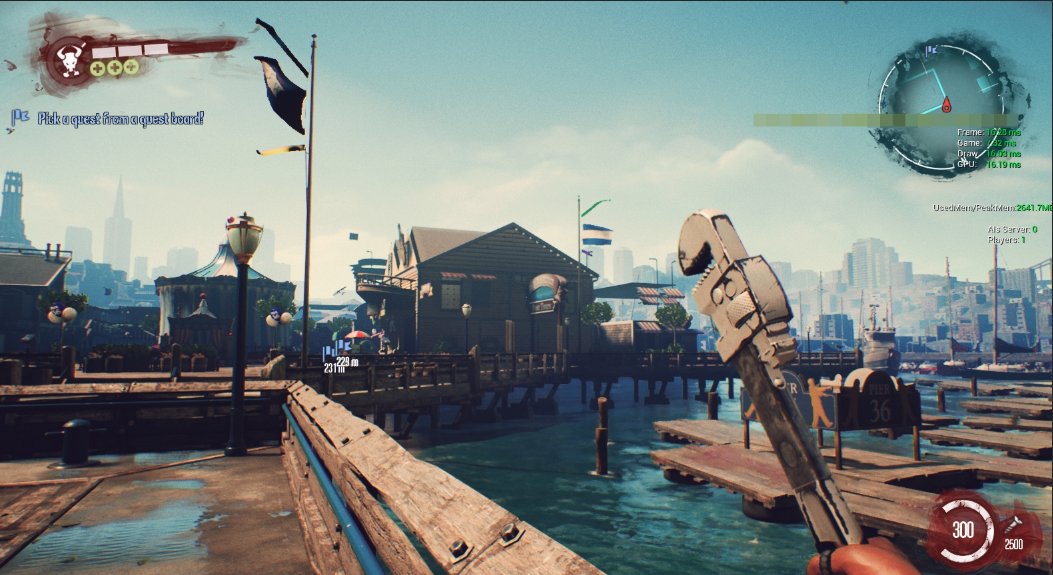
Task: Select the "Pick a quest from a quest board!" objective
Action: (121, 118)
